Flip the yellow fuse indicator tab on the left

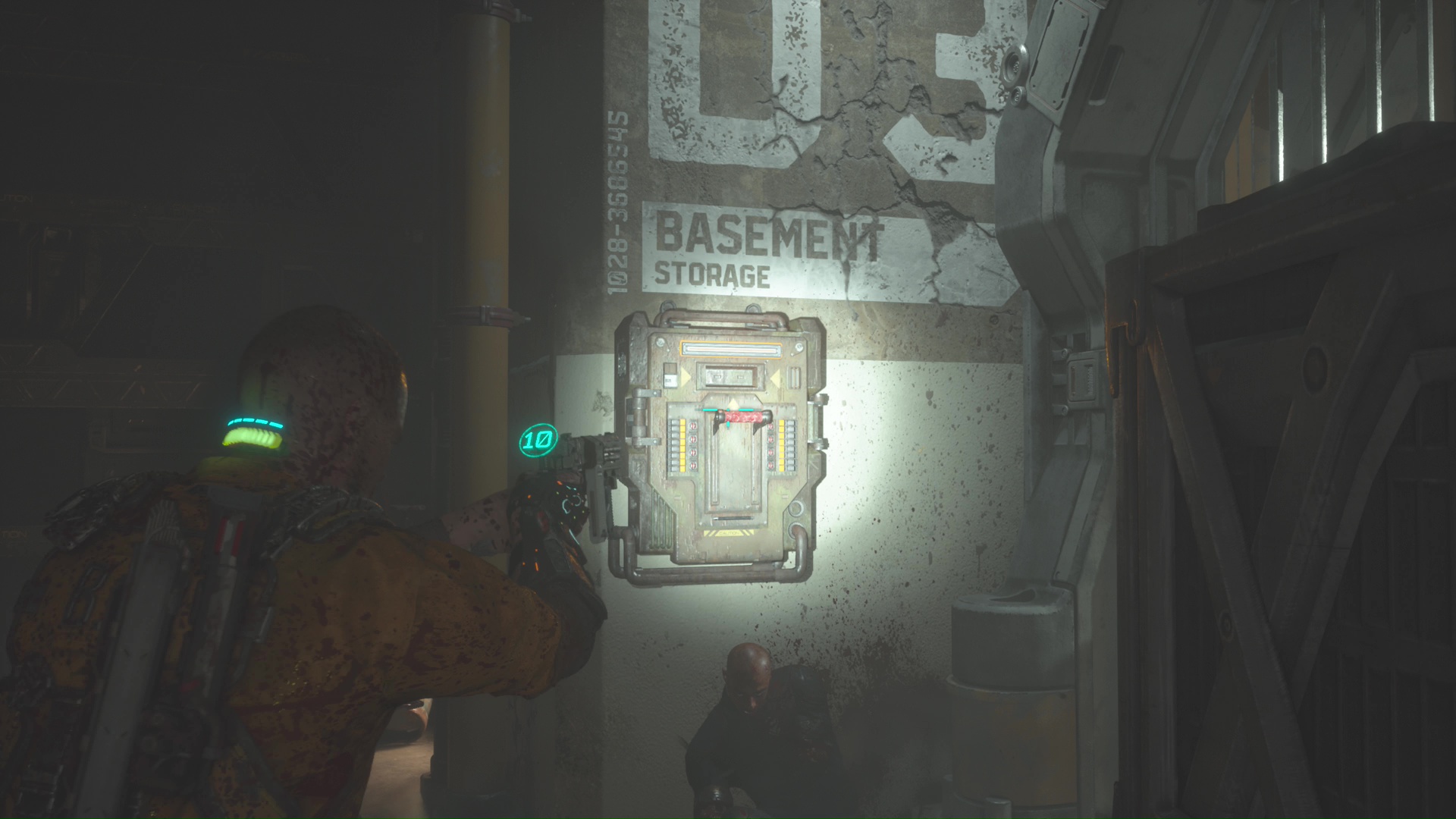682,444
